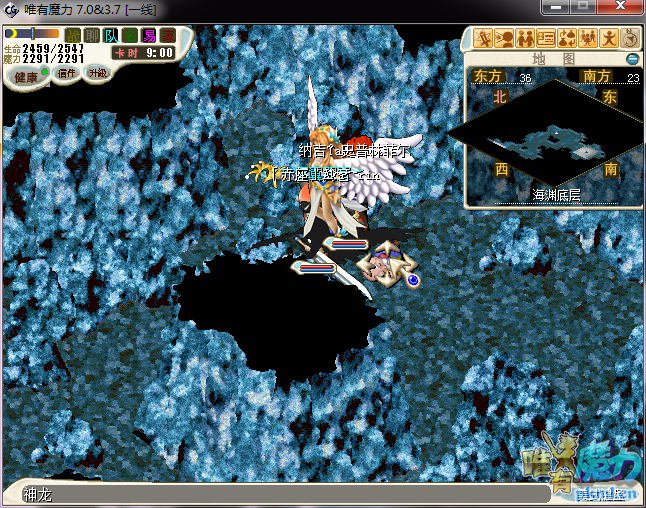Open the 健康 health status panel
Viewport: 646px width, 508px height.
26,77
